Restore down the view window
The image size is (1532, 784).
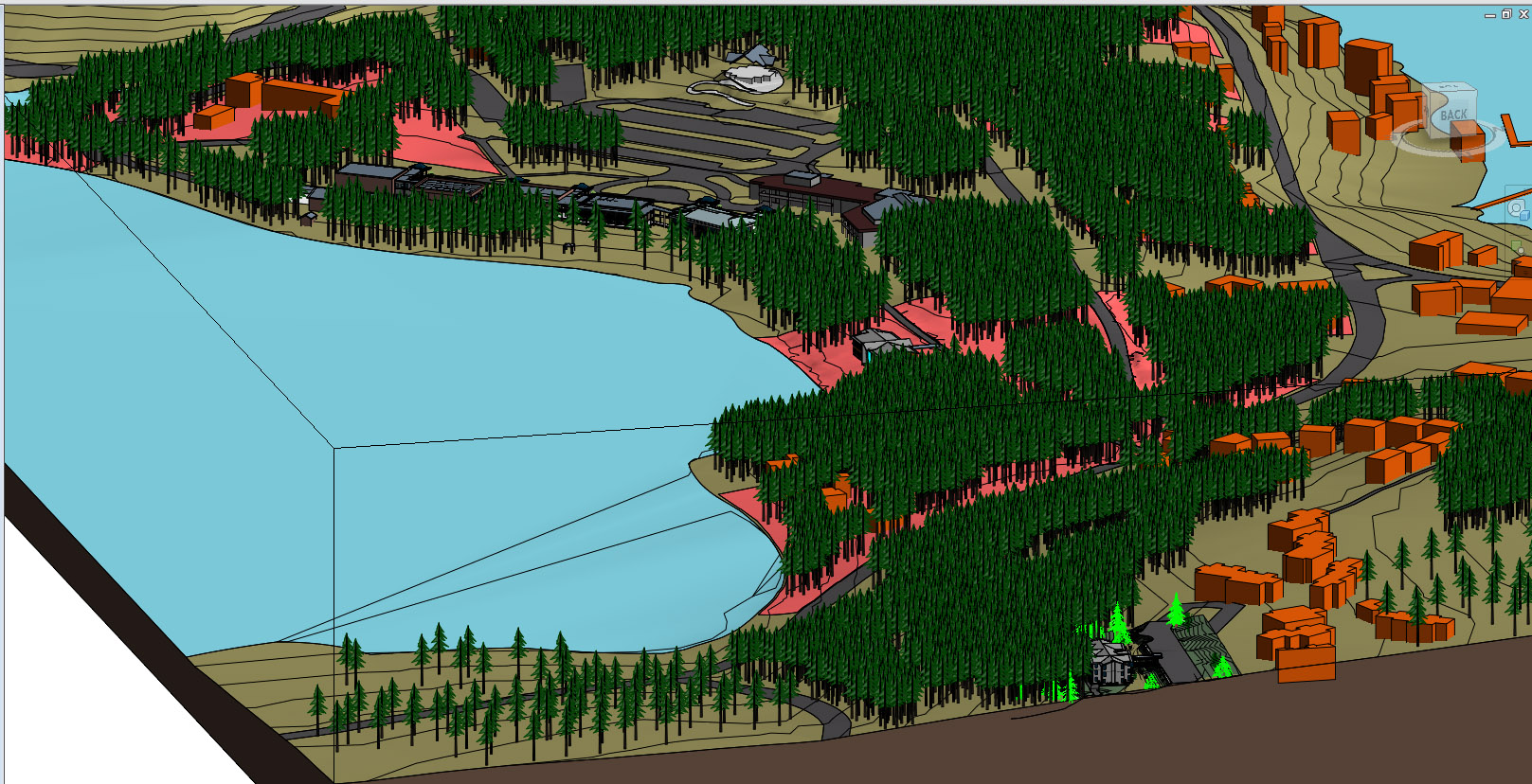[1506, 14]
